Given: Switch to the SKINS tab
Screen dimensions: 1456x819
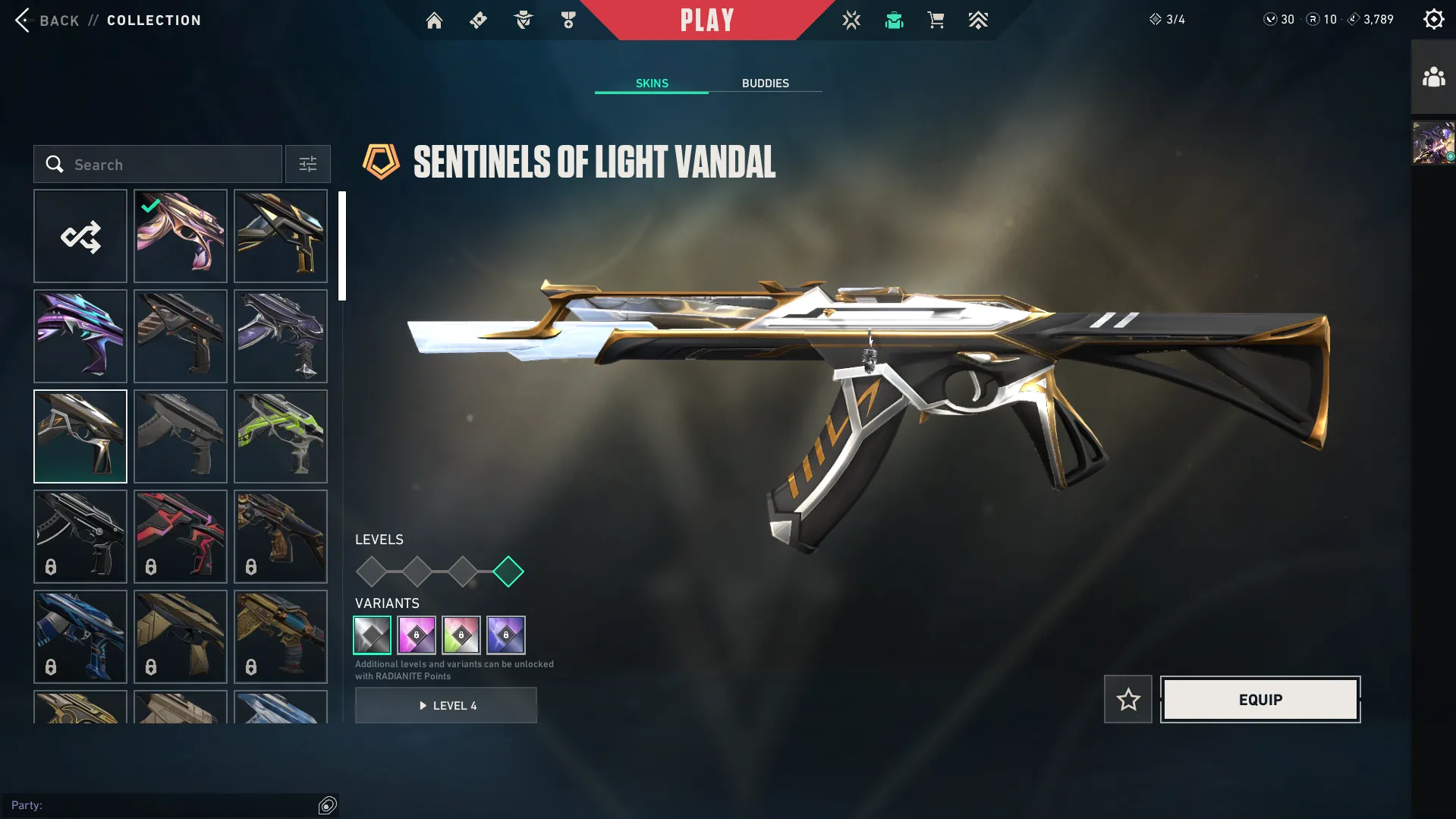Looking at the screenshot, I should point(650,83).
